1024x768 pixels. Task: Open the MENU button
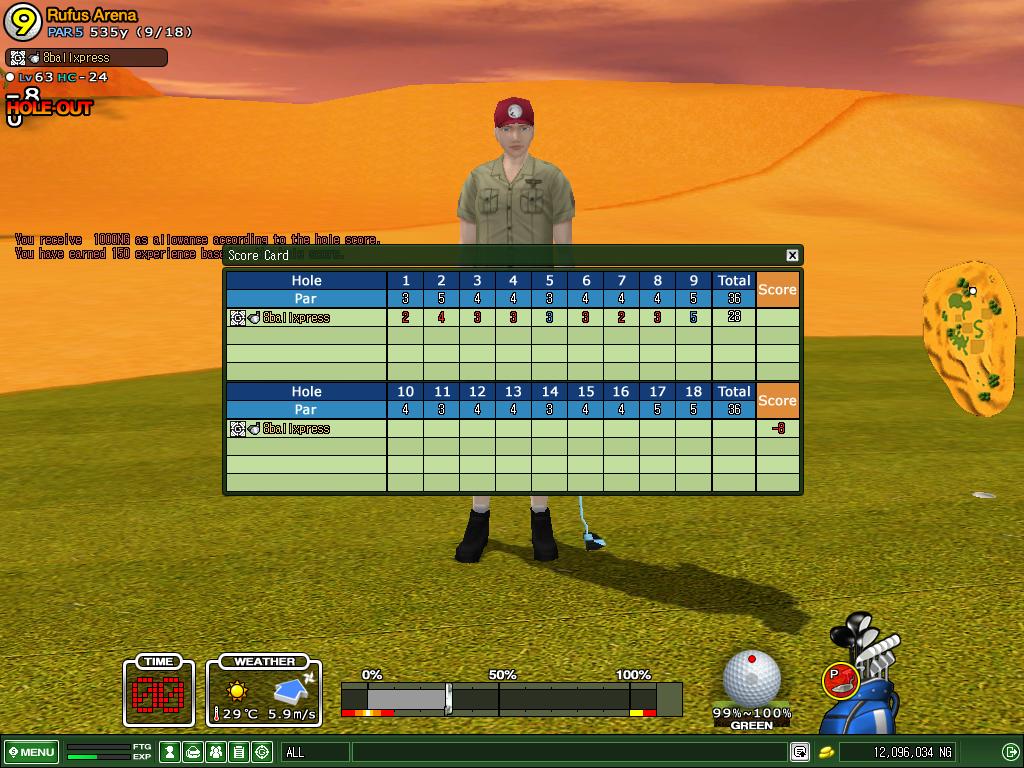[31, 752]
